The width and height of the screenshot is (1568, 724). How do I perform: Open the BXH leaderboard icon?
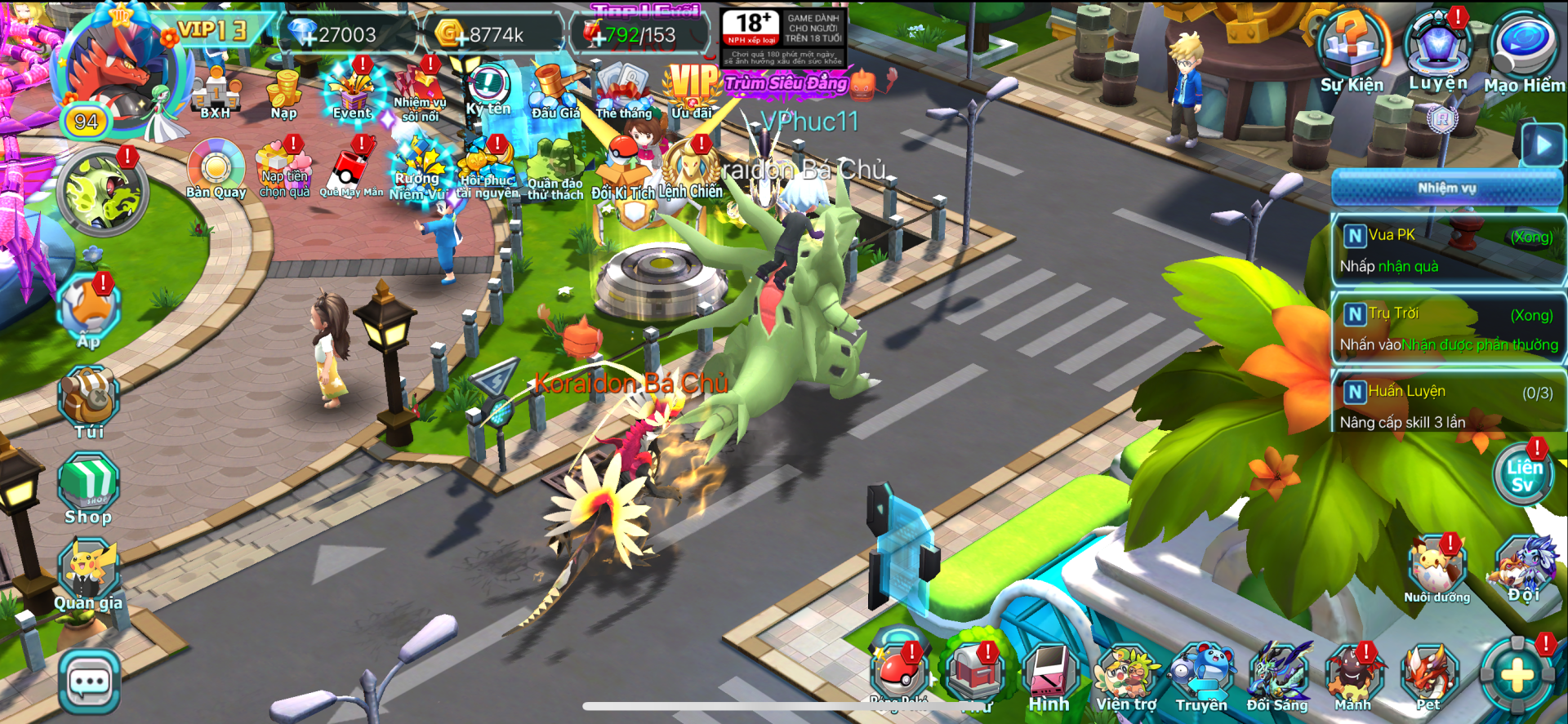pos(216,93)
